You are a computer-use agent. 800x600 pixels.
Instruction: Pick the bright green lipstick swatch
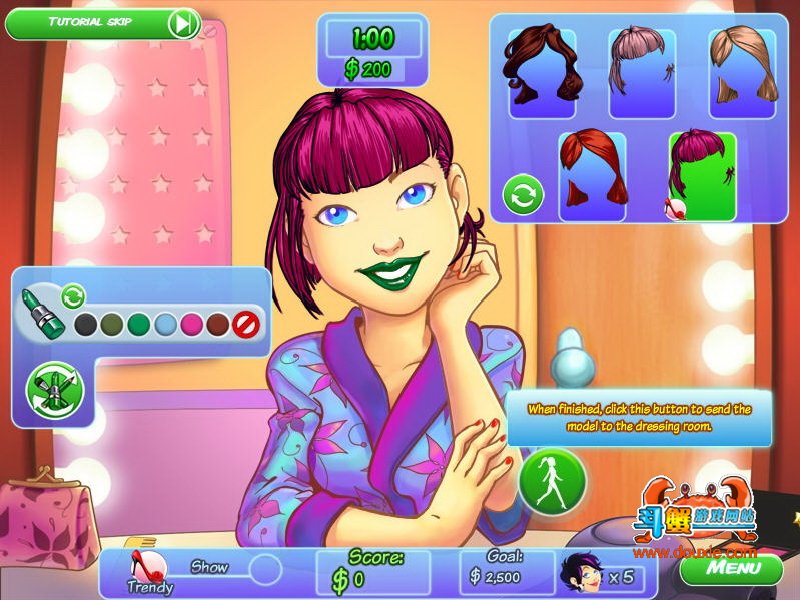click(x=139, y=324)
